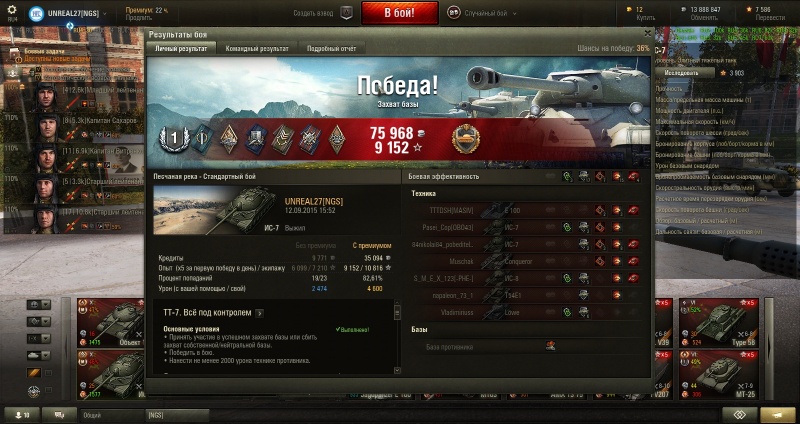Switch to the "Командный результат" tab
Image resolution: width=800 pixels, height=424 pixels.
click(x=257, y=48)
